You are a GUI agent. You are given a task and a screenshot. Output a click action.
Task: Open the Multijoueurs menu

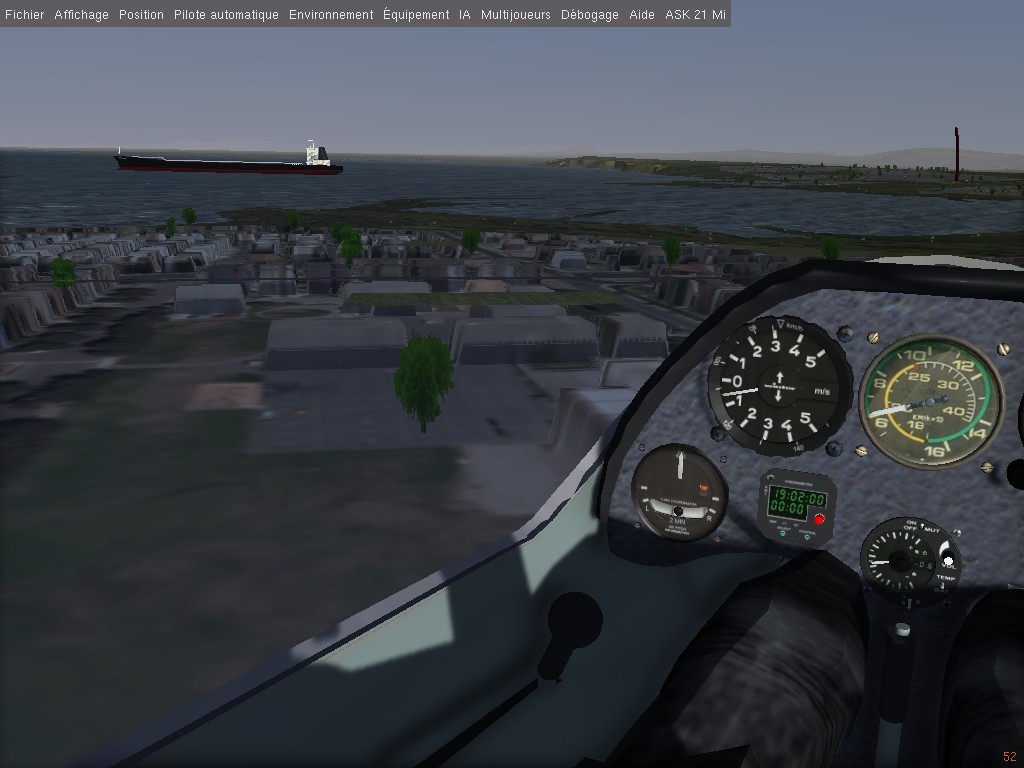pyautogui.click(x=516, y=15)
